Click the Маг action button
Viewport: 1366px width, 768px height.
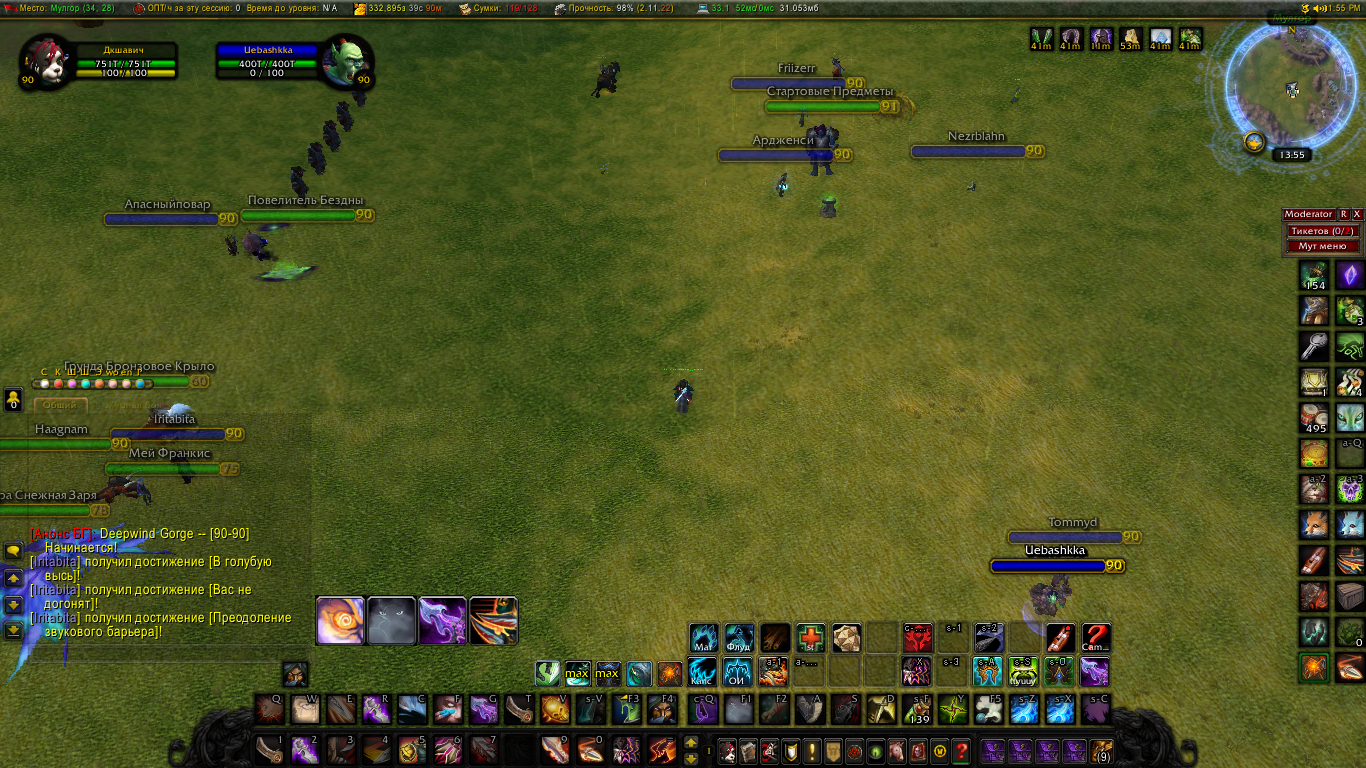click(x=703, y=638)
